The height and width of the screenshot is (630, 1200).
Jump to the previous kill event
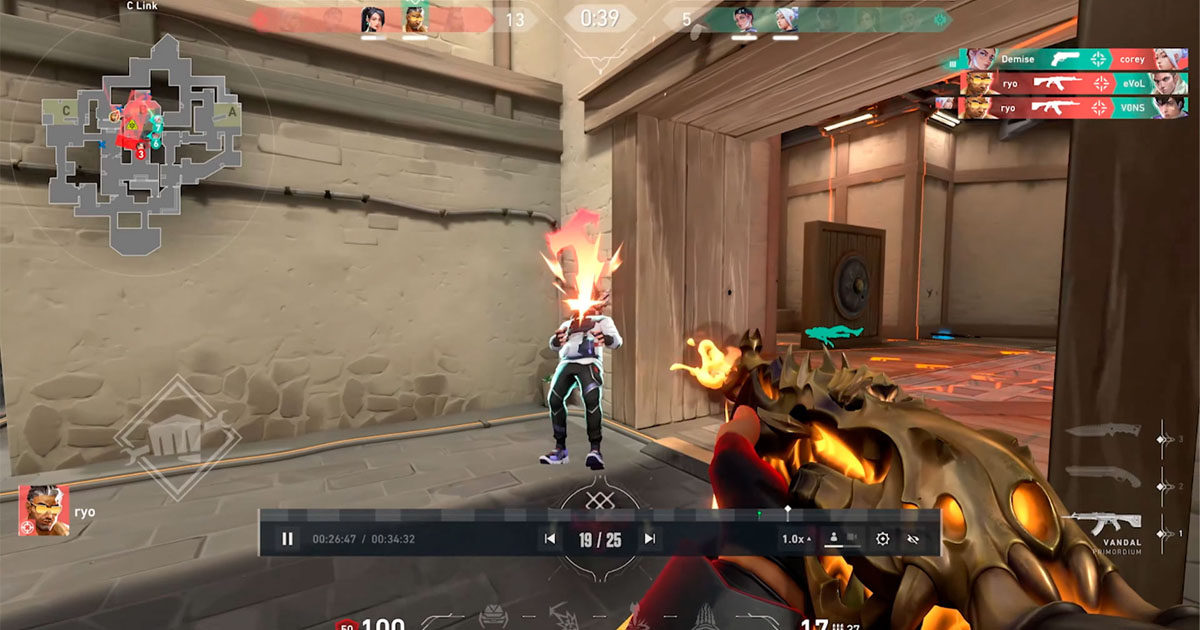pos(549,539)
